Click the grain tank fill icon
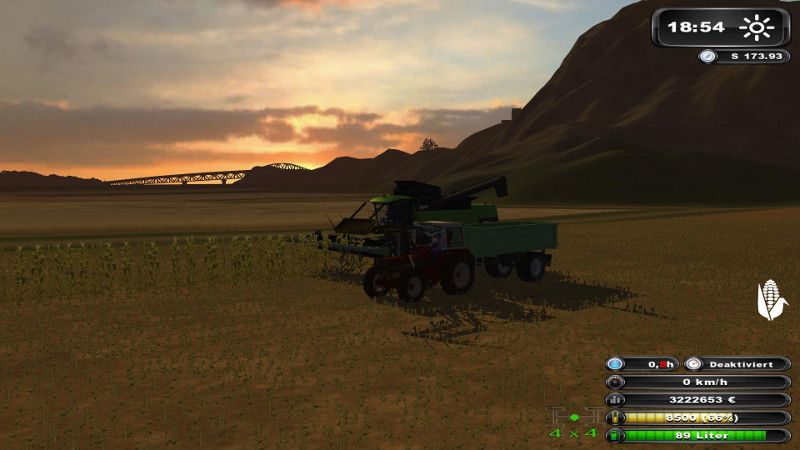Image resolution: width=800 pixels, height=450 pixels. [x=616, y=417]
